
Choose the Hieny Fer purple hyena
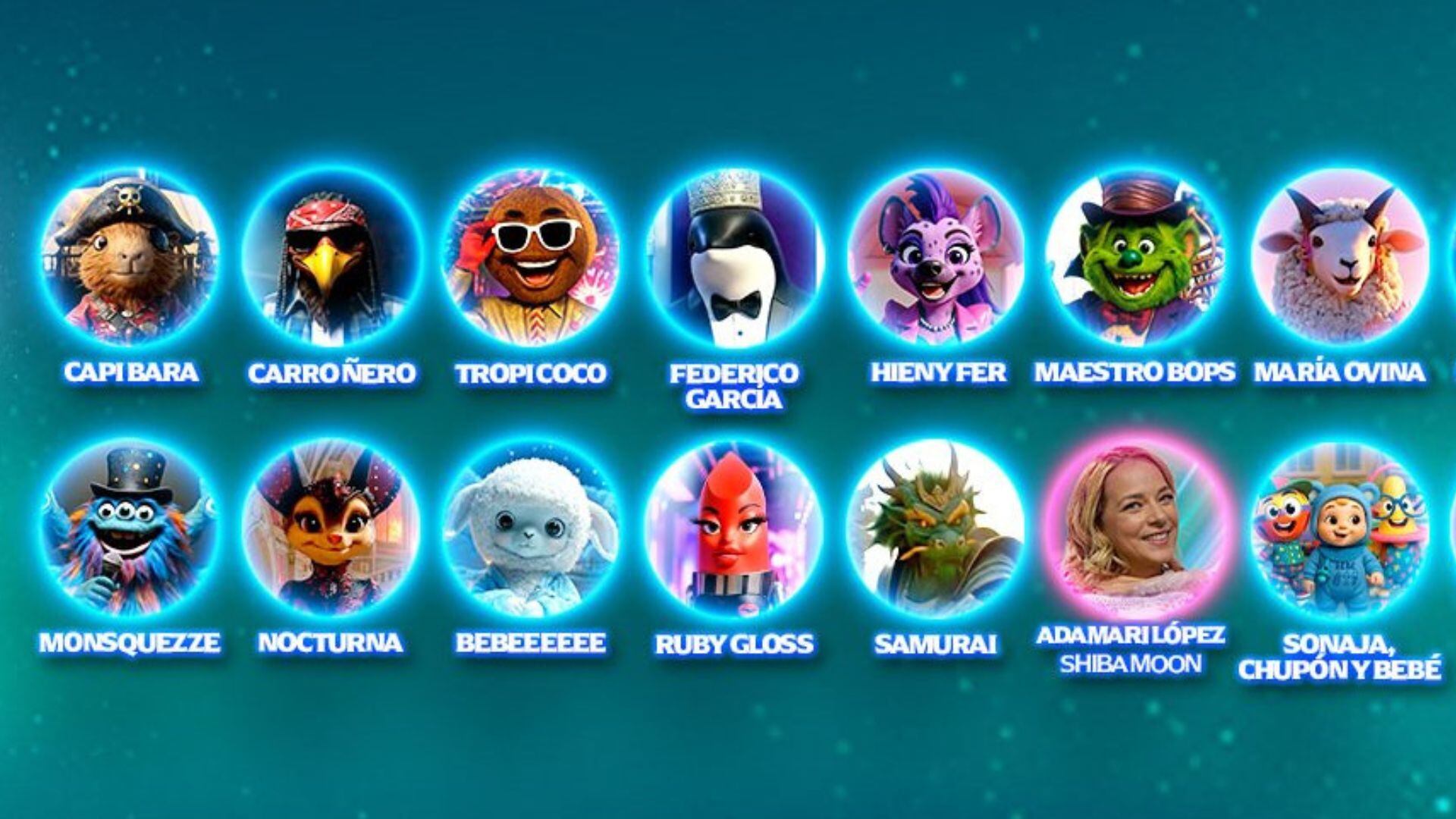coord(935,259)
